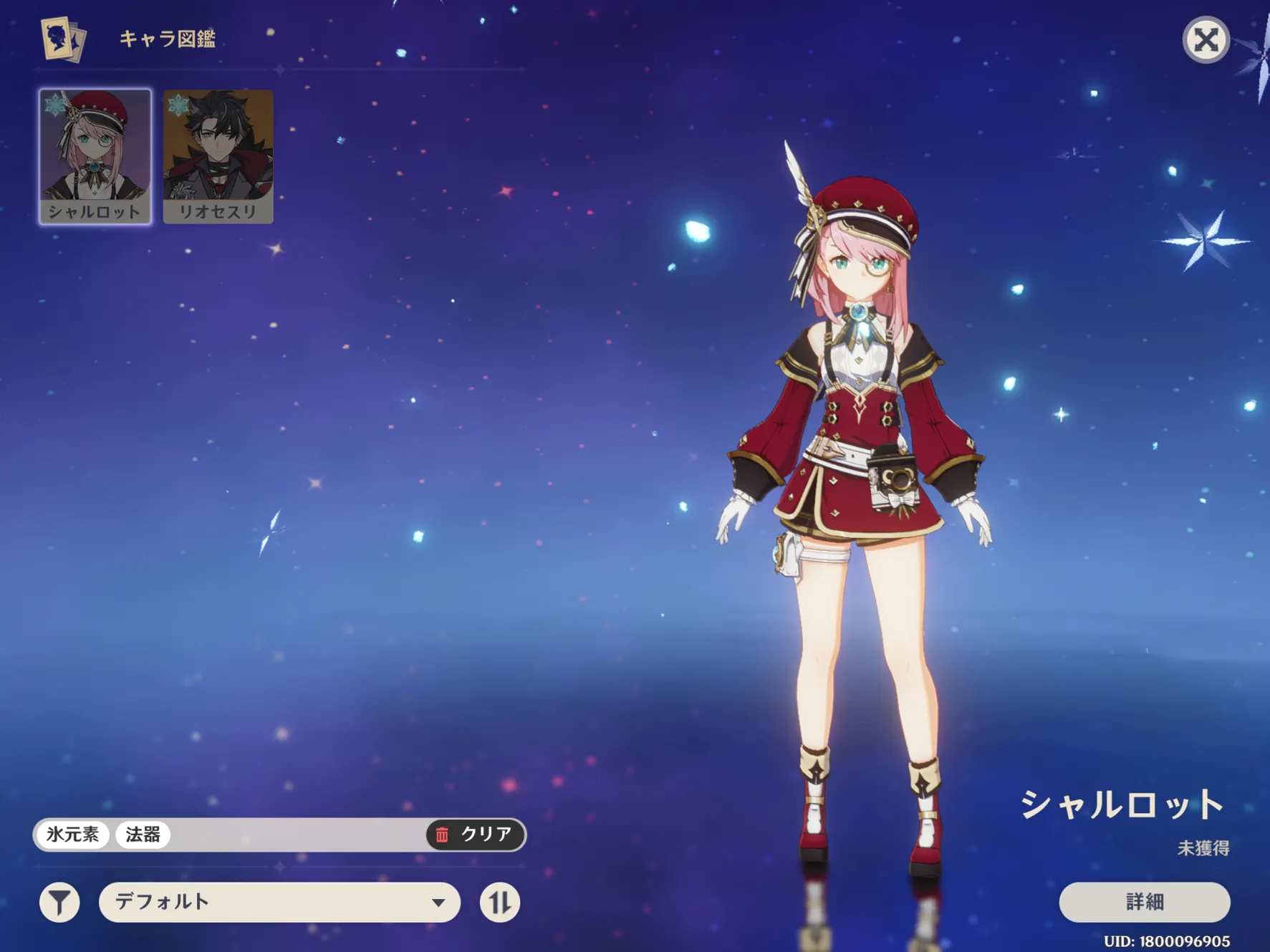
Task: Open the filter funnel menu
Action: click(59, 903)
